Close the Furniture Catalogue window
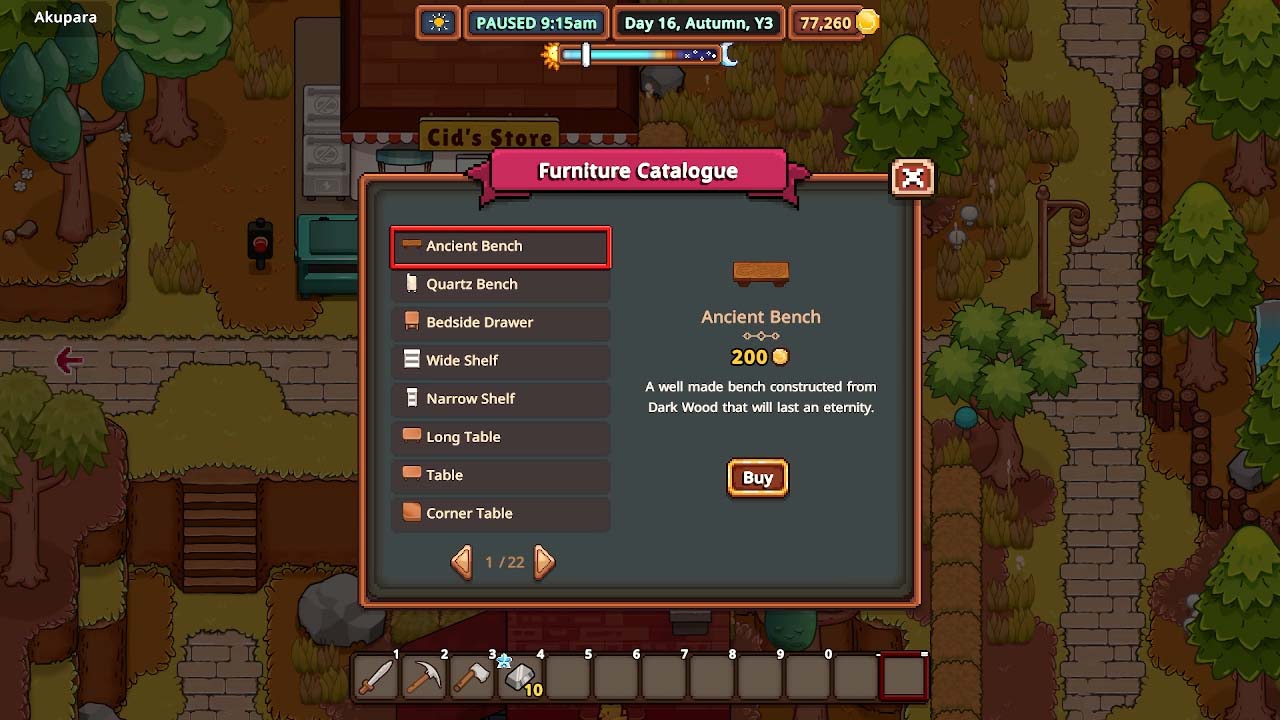 click(912, 178)
